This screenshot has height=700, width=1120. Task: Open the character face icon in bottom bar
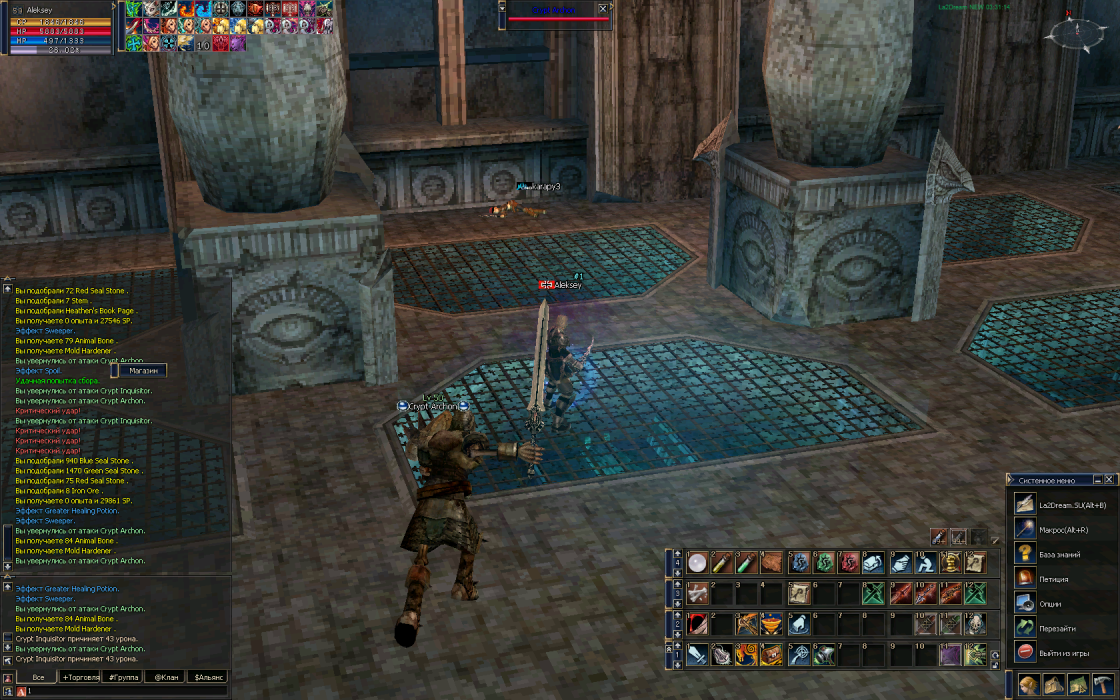coord(1029,685)
